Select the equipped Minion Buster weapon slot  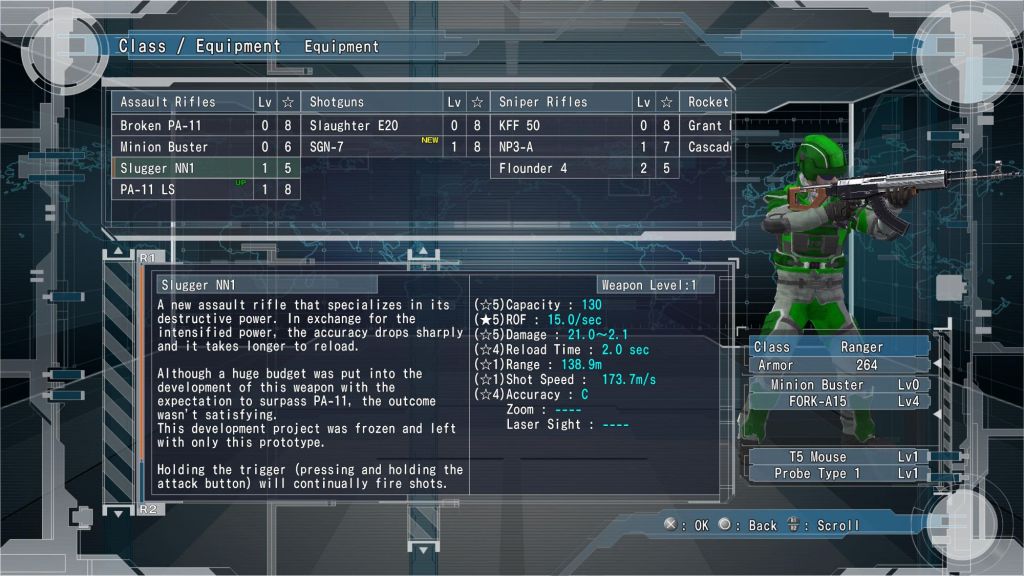point(839,385)
